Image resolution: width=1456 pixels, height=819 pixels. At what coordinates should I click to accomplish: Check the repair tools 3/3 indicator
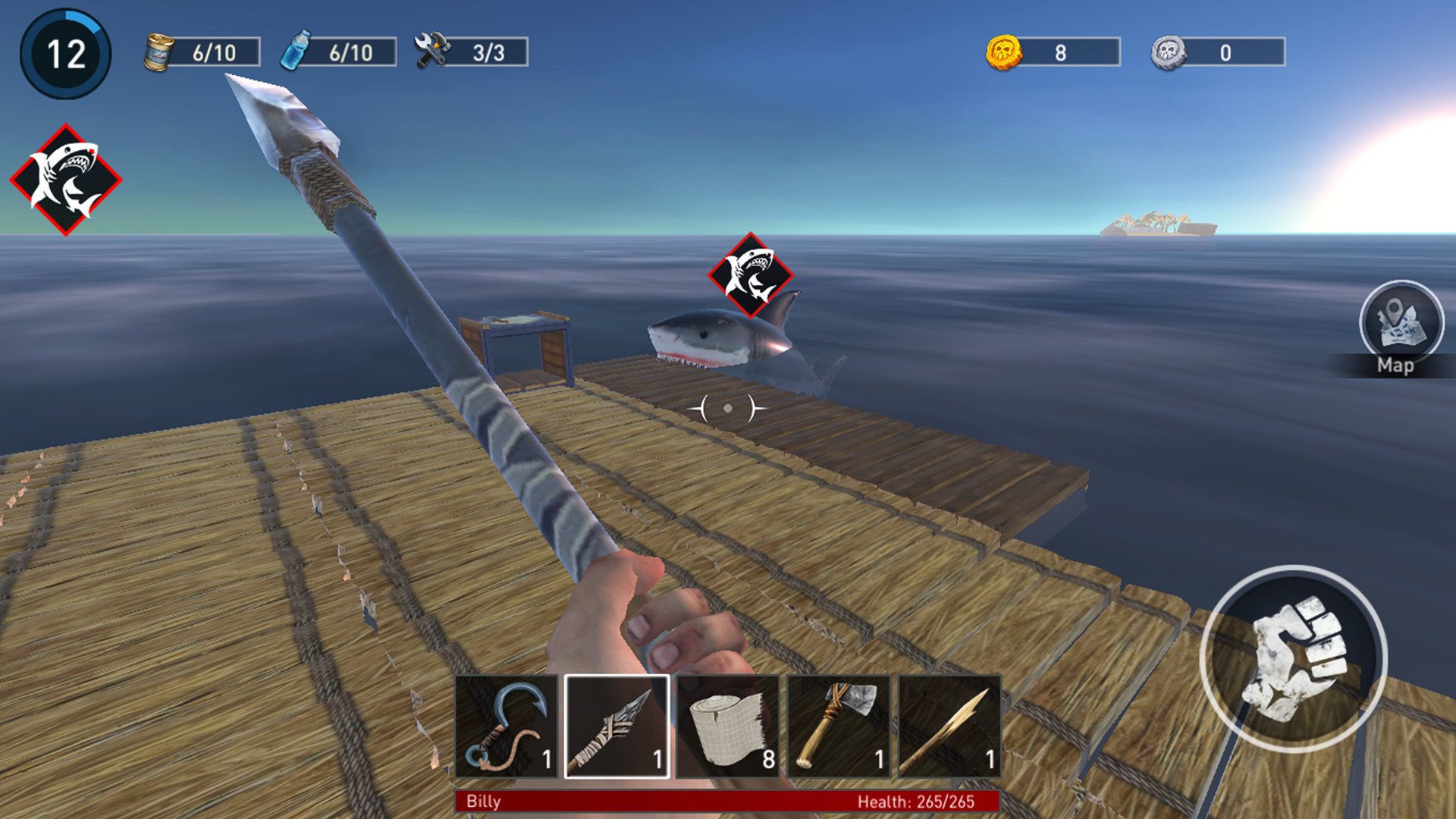pyautogui.click(x=470, y=52)
